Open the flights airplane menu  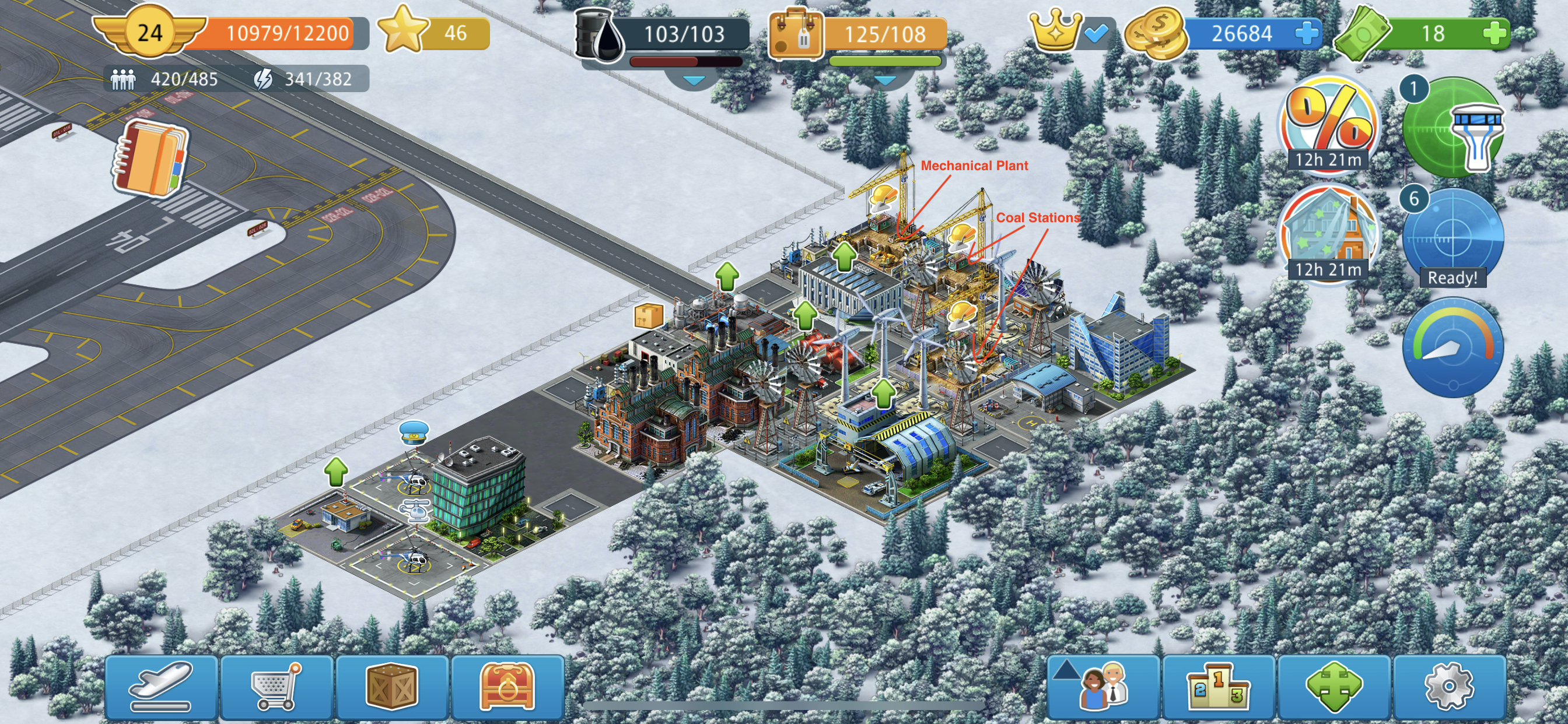pyautogui.click(x=162, y=687)
